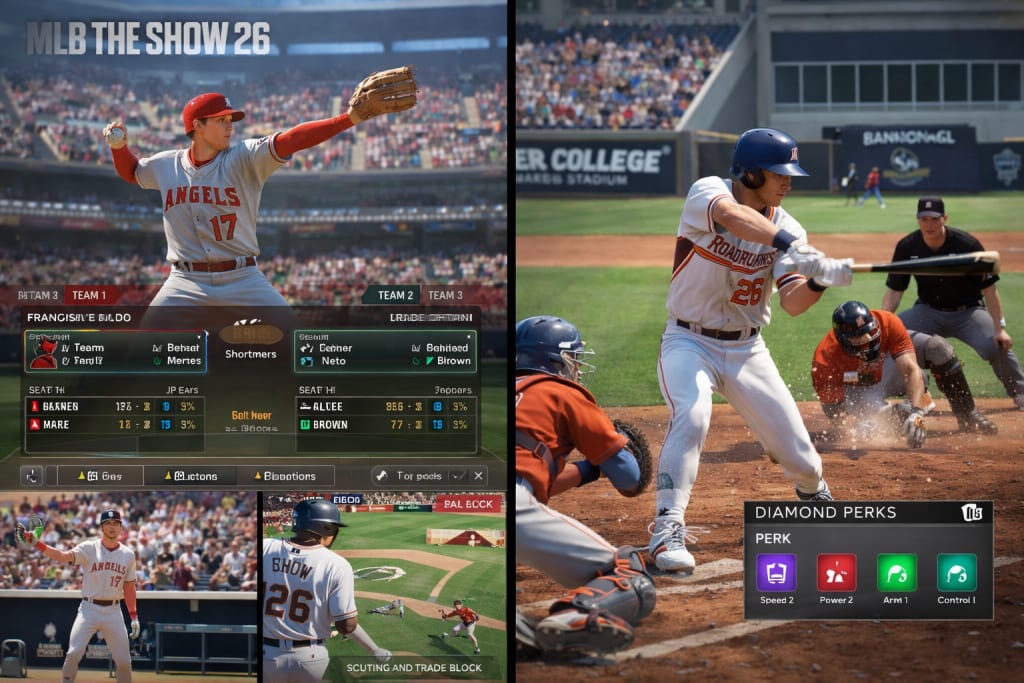The height and width of the screenshot is (683, 1024).
Task: Click the Diamond Perks header badge icon
Action: point(972,513)
